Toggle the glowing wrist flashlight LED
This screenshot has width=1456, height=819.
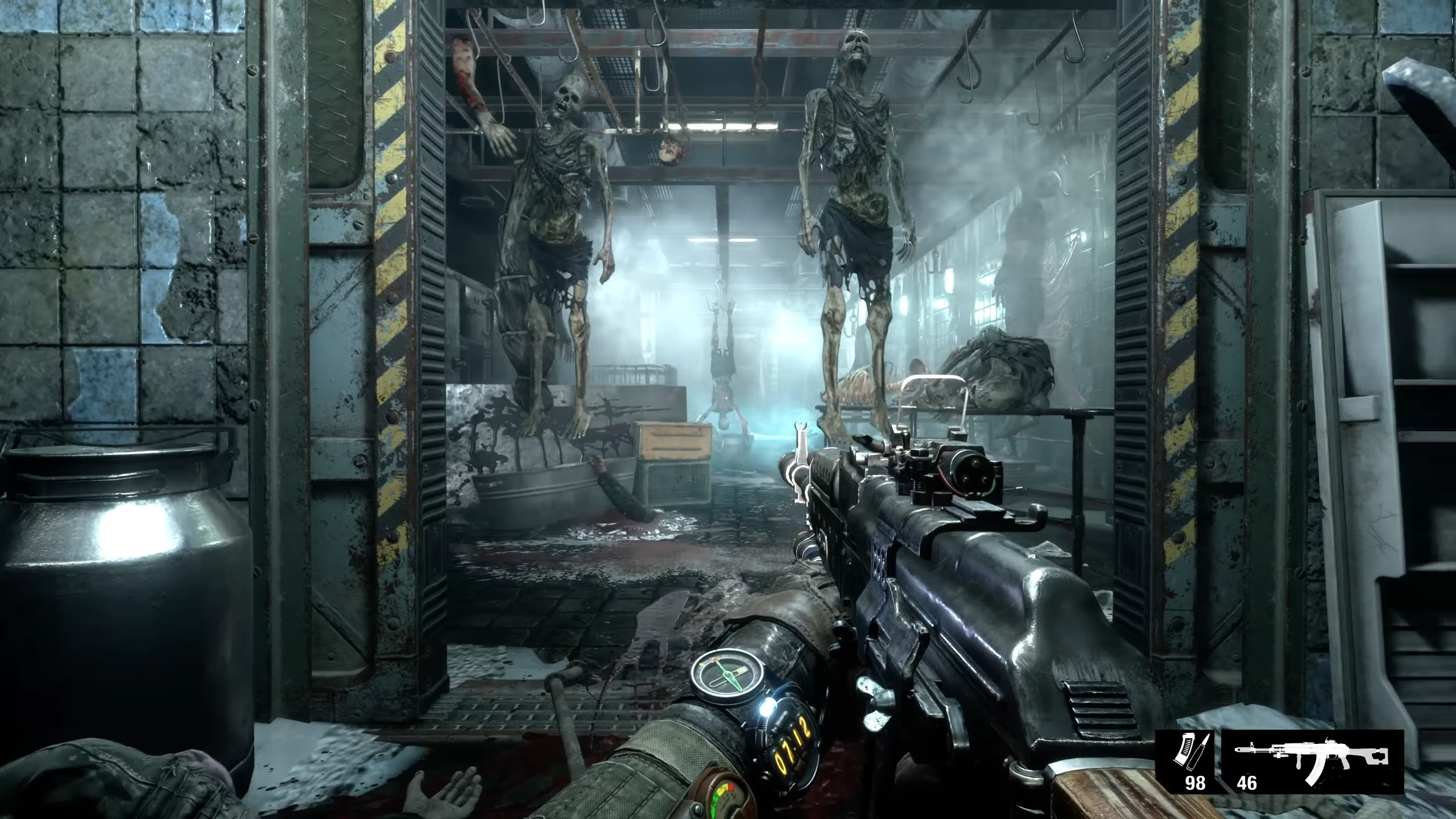pyautogui.click(x=766, y=708)
